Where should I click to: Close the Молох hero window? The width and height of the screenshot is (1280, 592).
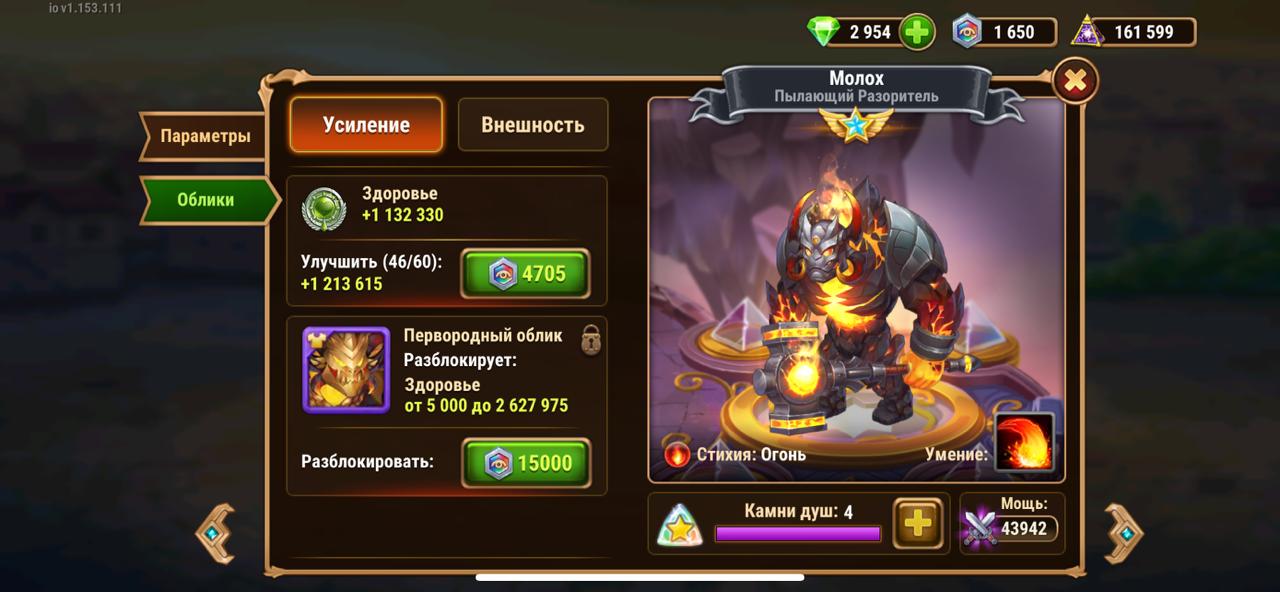click(1075, 82)
